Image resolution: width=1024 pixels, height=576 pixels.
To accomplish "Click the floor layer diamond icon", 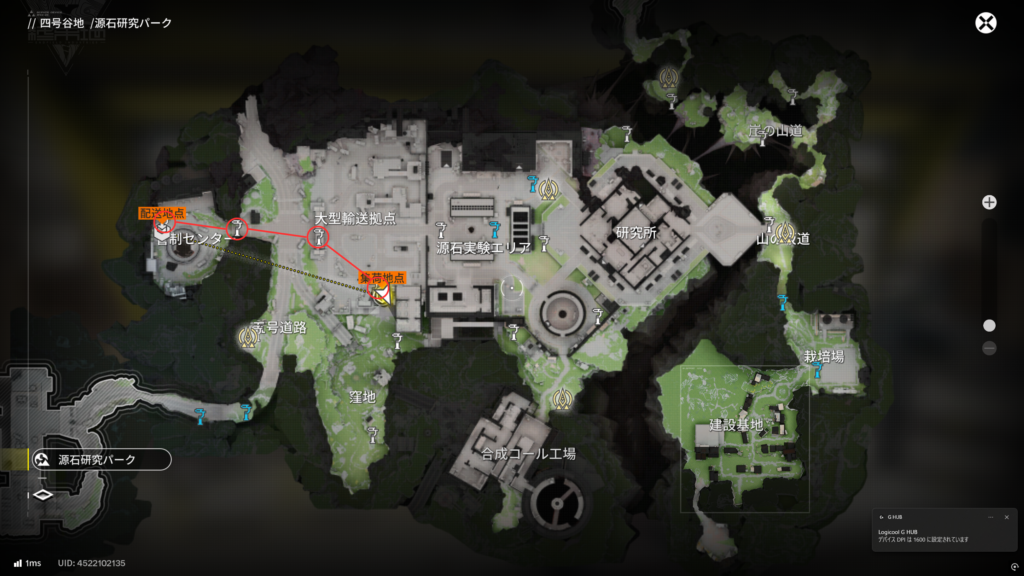I will [43, 494].
